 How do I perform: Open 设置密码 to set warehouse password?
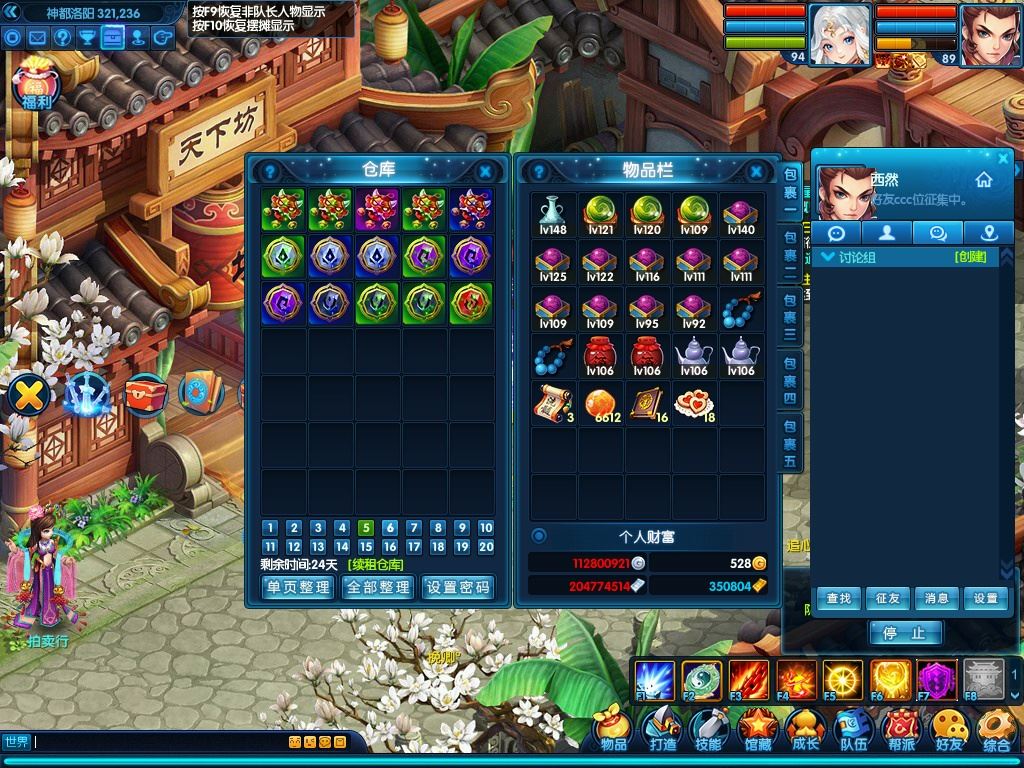459,588
